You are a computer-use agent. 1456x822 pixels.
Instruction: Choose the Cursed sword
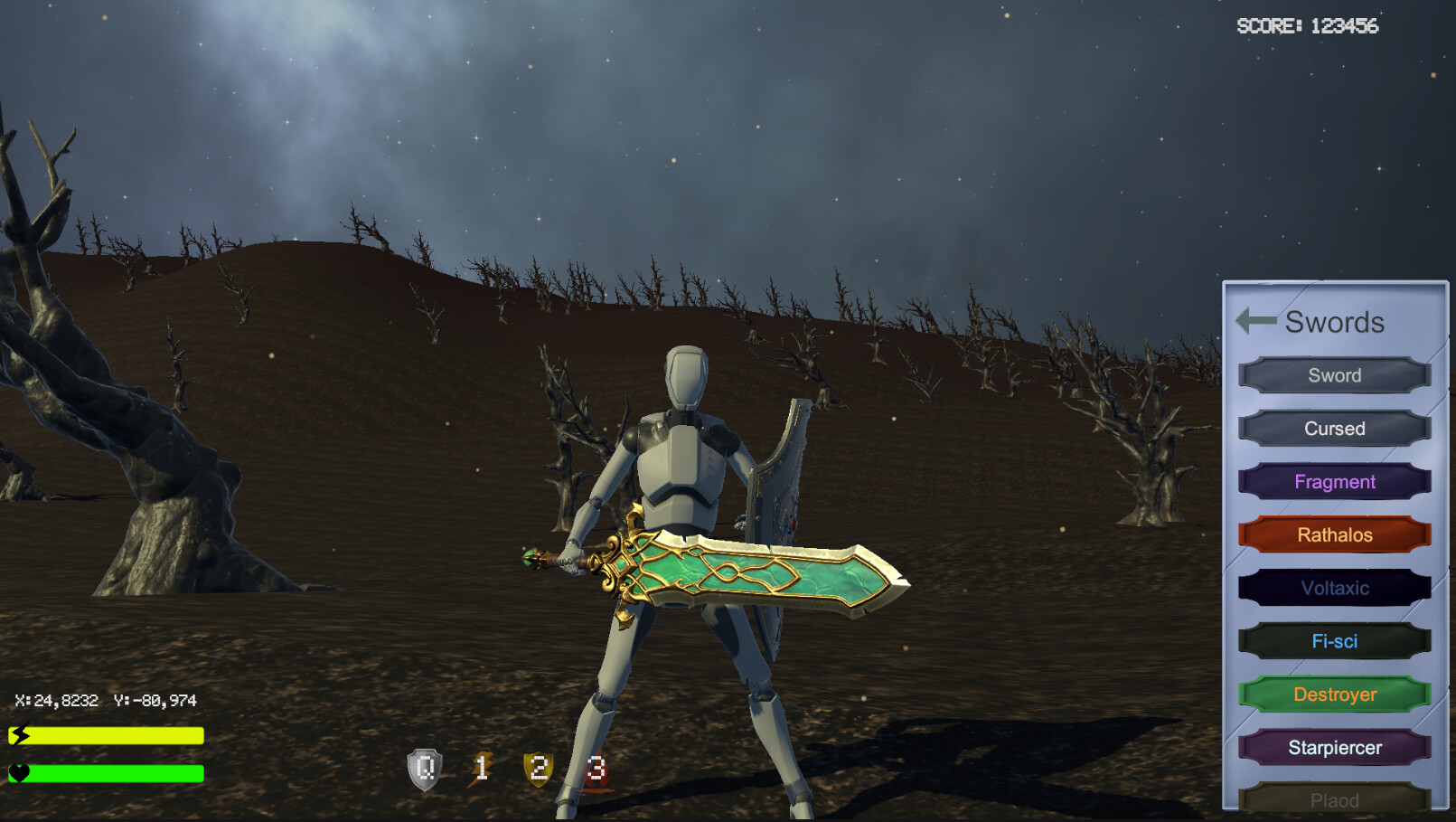coord(1334,429)
